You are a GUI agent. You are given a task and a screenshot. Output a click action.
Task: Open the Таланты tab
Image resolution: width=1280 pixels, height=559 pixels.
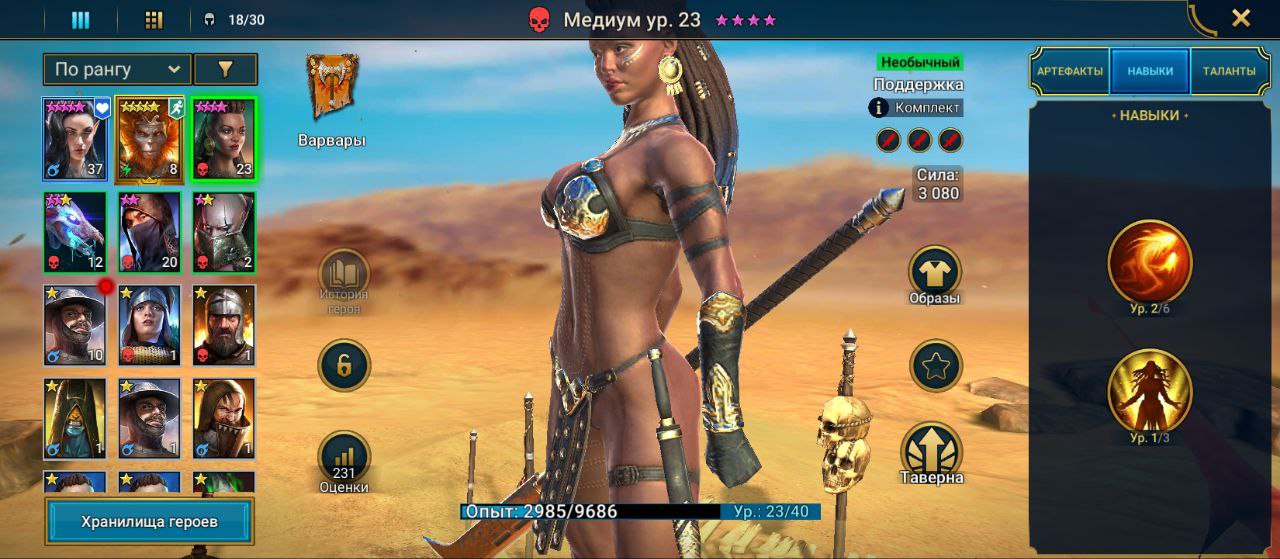tap(1229, 72)
